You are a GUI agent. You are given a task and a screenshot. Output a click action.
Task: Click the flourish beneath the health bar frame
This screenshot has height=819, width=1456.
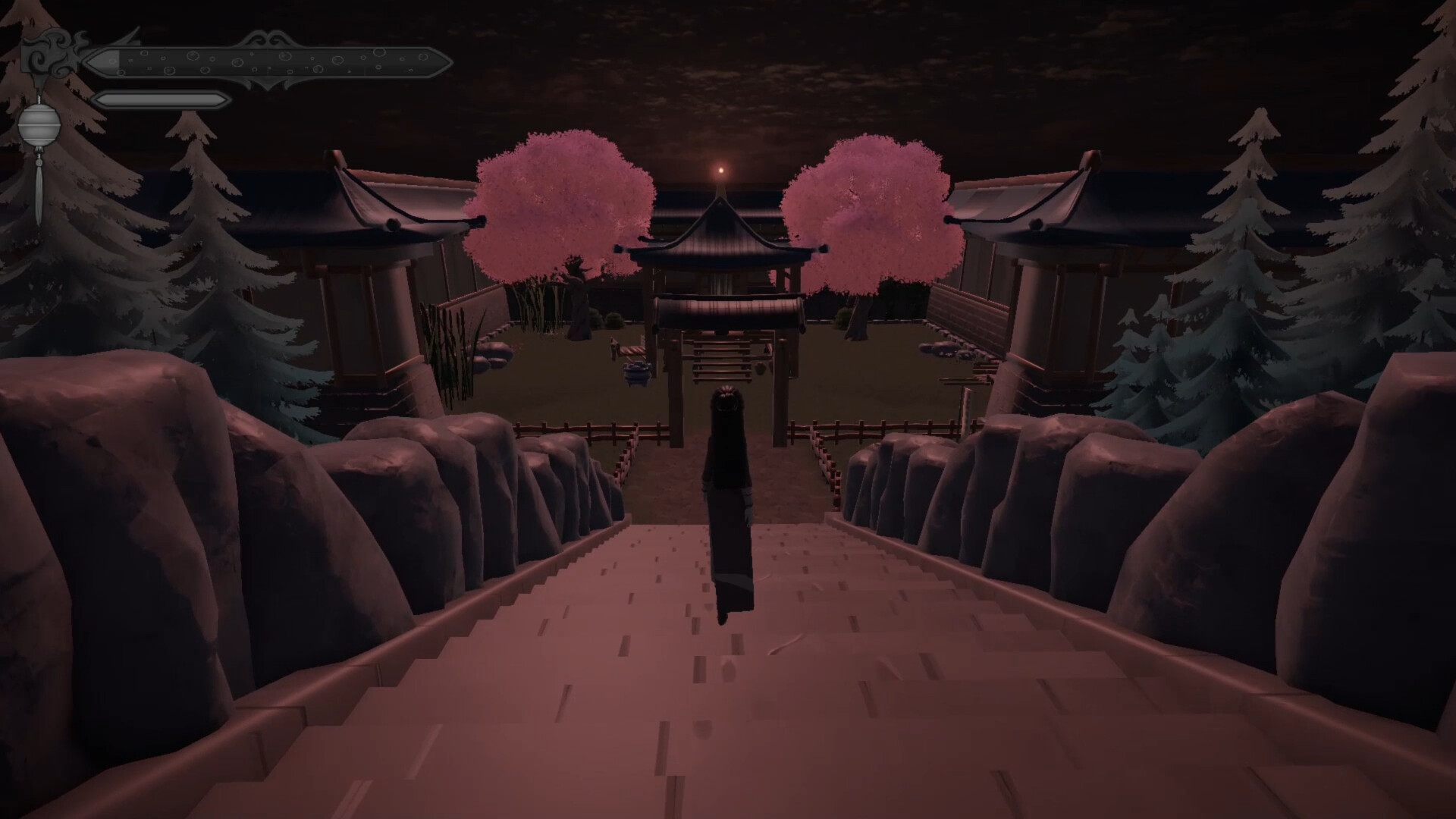click(x=265, y=82)
